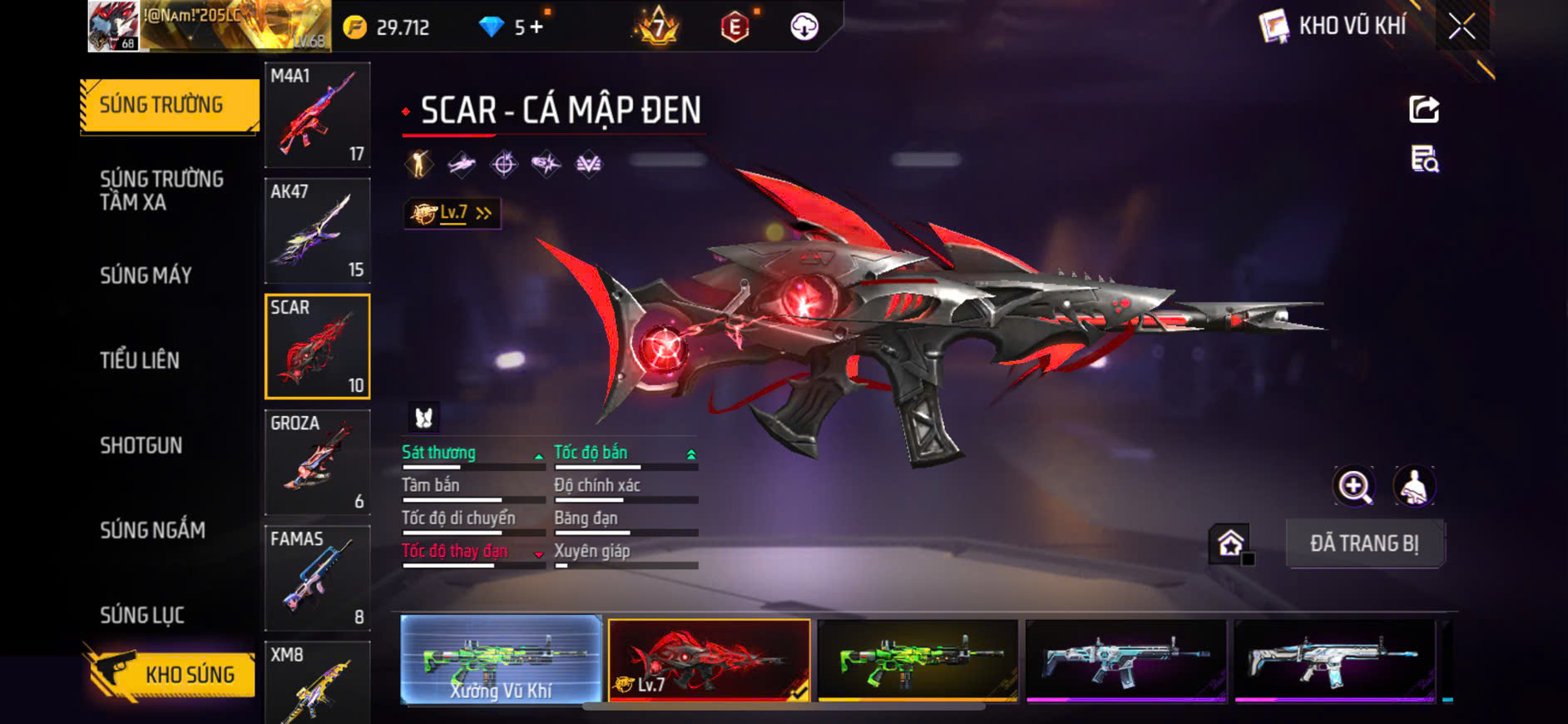The width and height of the screenshot is (1568, 724).
Task: Click the Đã Trang Bị button
Action: tap(1364, 543)
